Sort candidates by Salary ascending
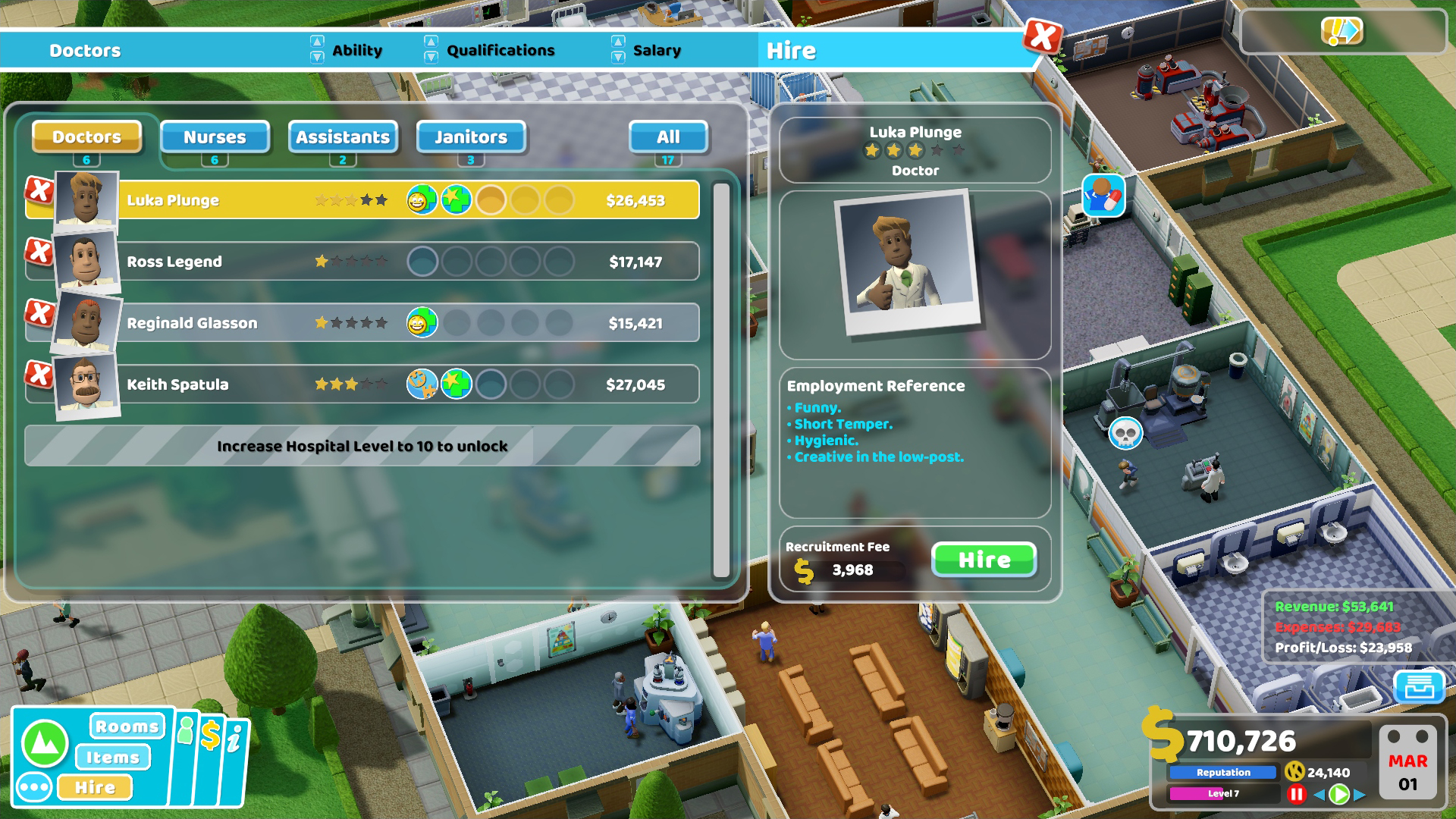The height and width of the screenshot is (819, 1456). (x=618, y=42)
